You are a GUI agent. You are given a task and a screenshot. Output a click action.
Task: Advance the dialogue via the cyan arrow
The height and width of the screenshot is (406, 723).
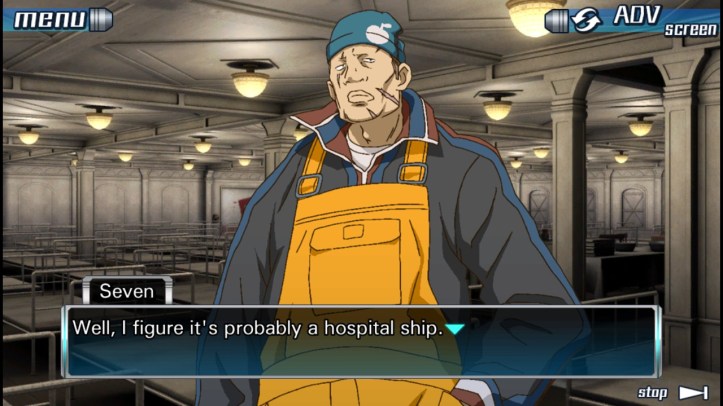(x=455, y=328)
